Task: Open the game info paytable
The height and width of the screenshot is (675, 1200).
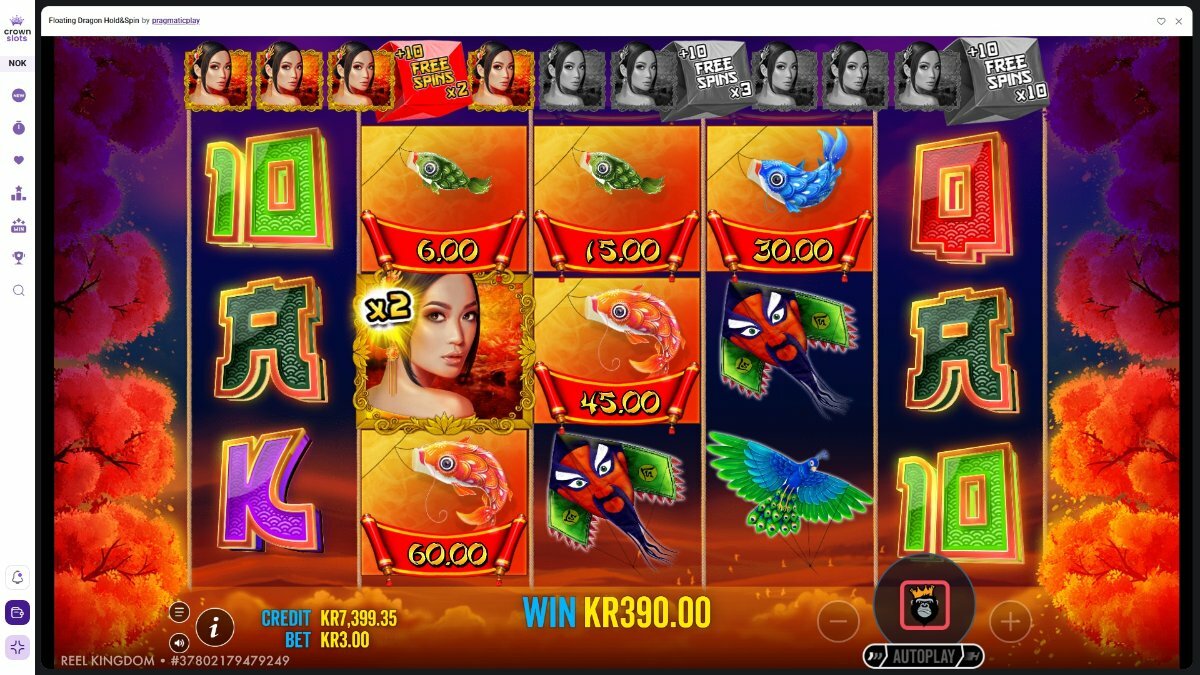Action: point(215,627)
